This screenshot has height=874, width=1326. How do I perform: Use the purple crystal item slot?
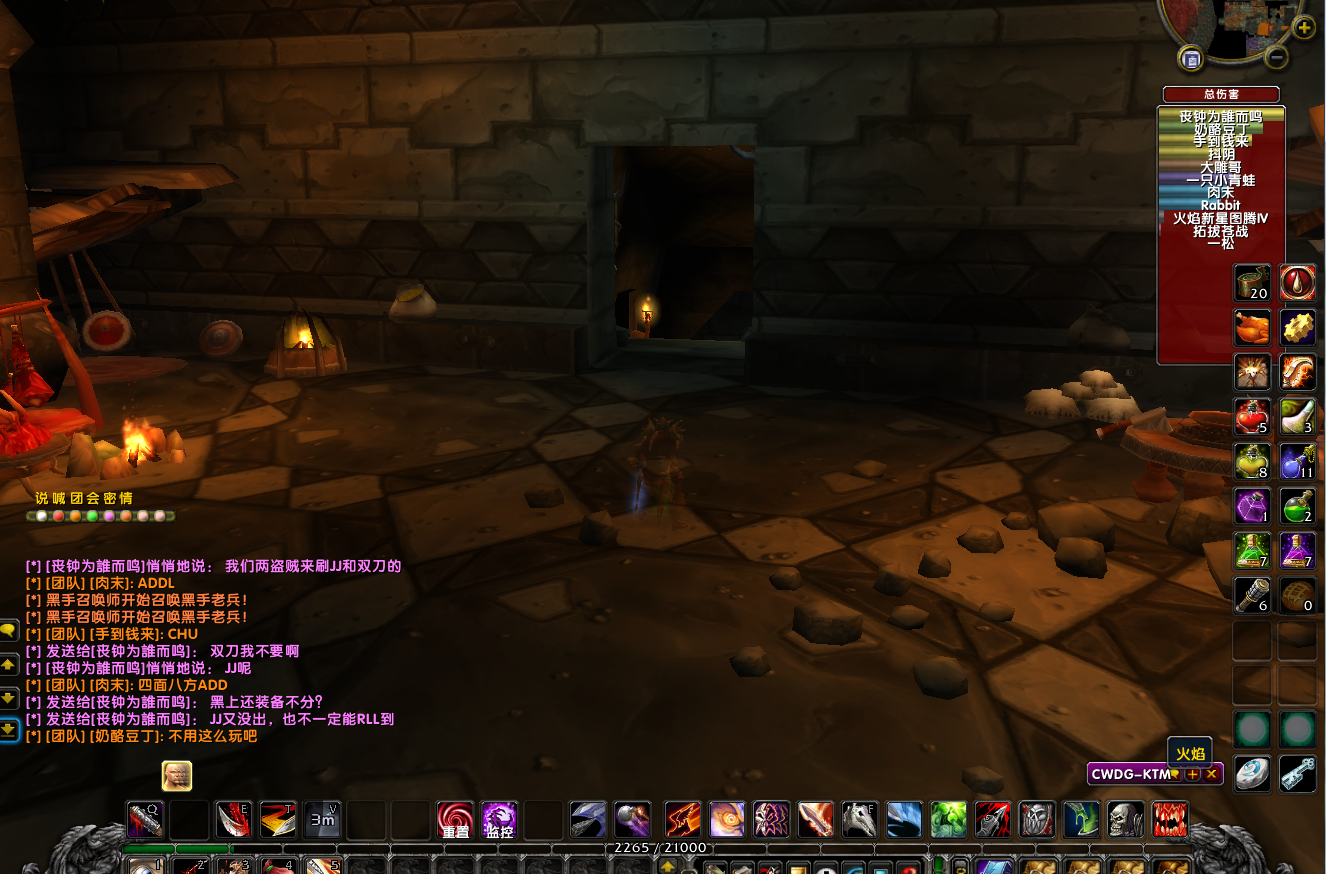pyautogui.click(x=1252, y=505)
